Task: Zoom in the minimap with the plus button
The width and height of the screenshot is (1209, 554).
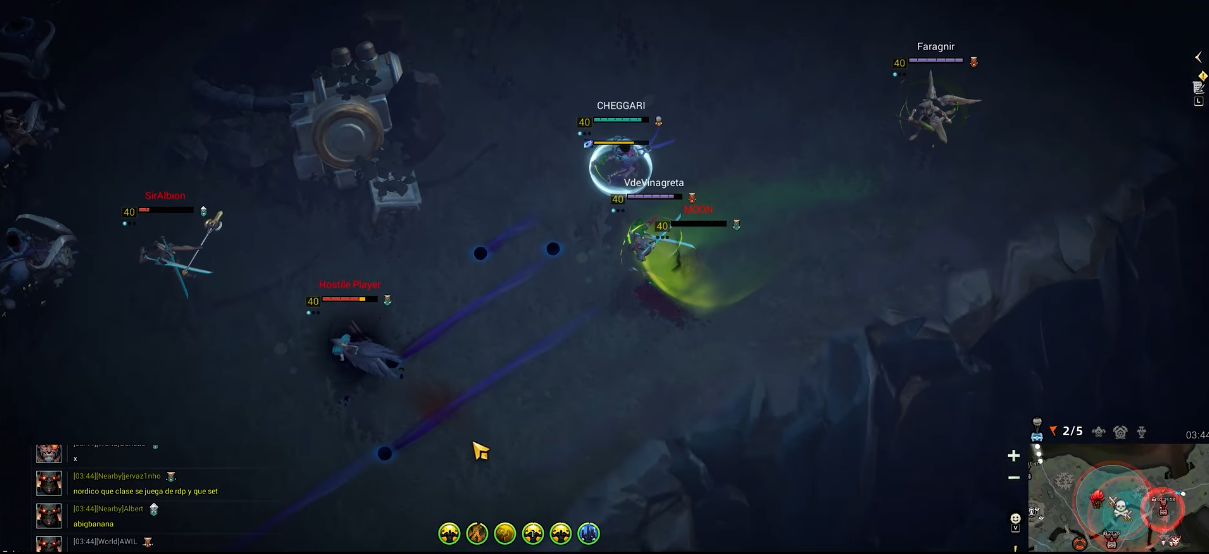Action: pos(1013,456)
